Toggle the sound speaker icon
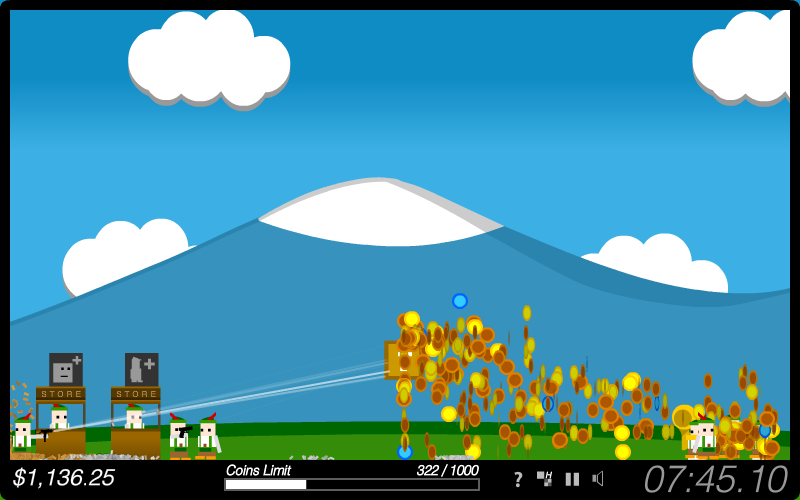 598,478
